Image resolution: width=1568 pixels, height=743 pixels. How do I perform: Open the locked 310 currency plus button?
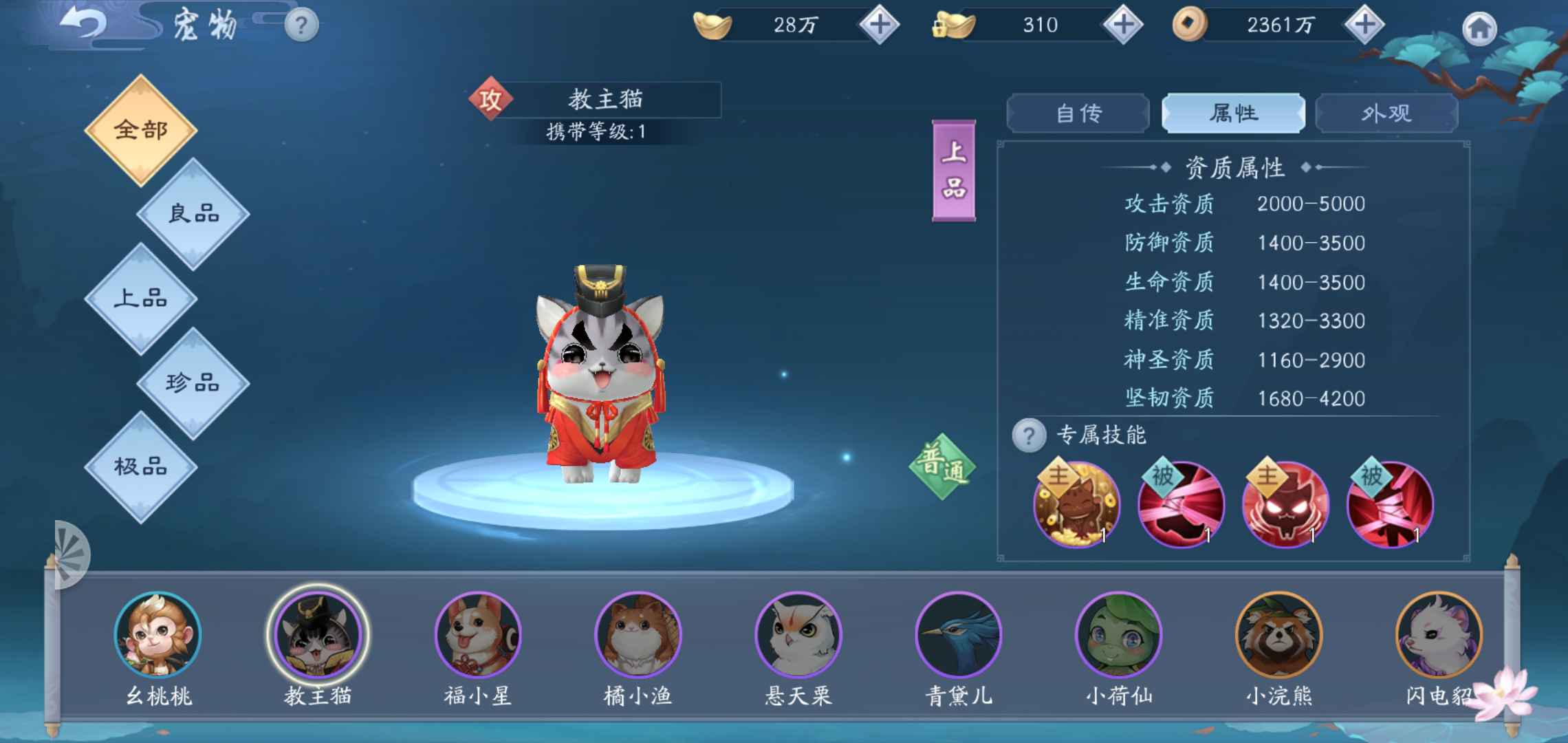click(x=1122, y=25)
